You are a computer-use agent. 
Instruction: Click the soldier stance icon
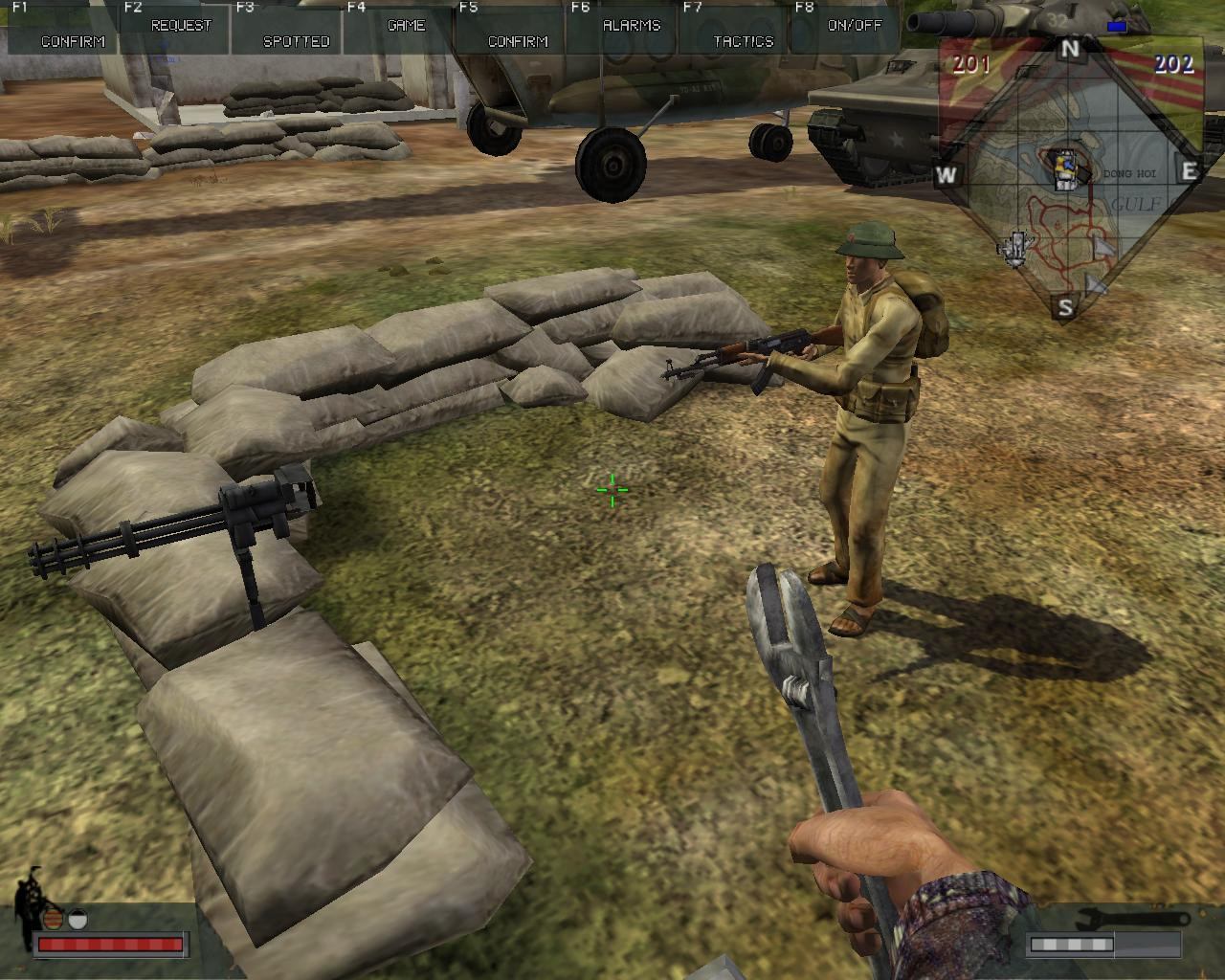pos(32,902)
